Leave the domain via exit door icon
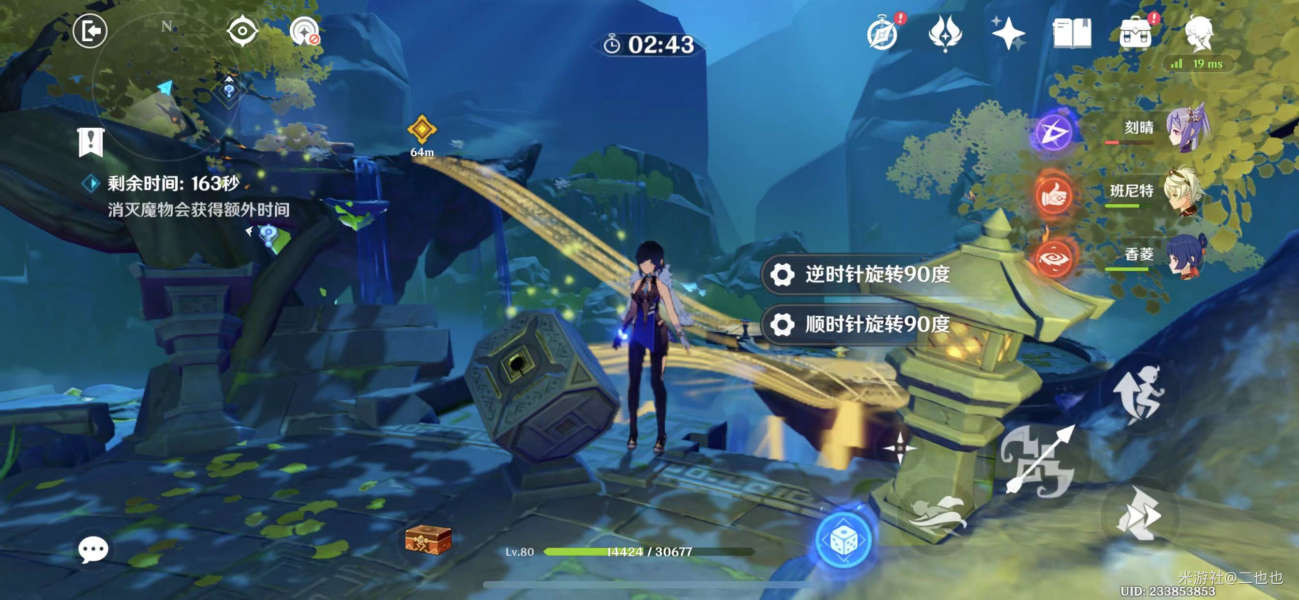Viewport: 1299px width, 600px height. click(90, 32)
